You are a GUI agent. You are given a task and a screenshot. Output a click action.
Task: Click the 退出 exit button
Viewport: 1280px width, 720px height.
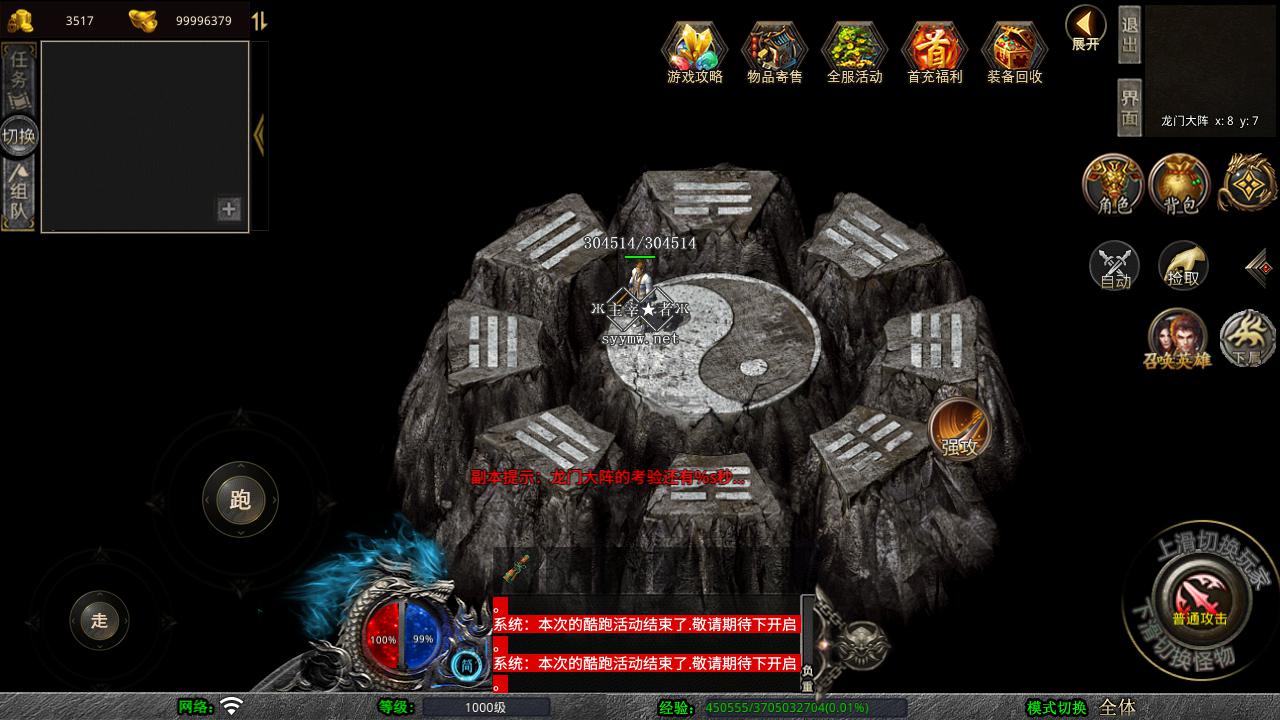click(1129, 34)
